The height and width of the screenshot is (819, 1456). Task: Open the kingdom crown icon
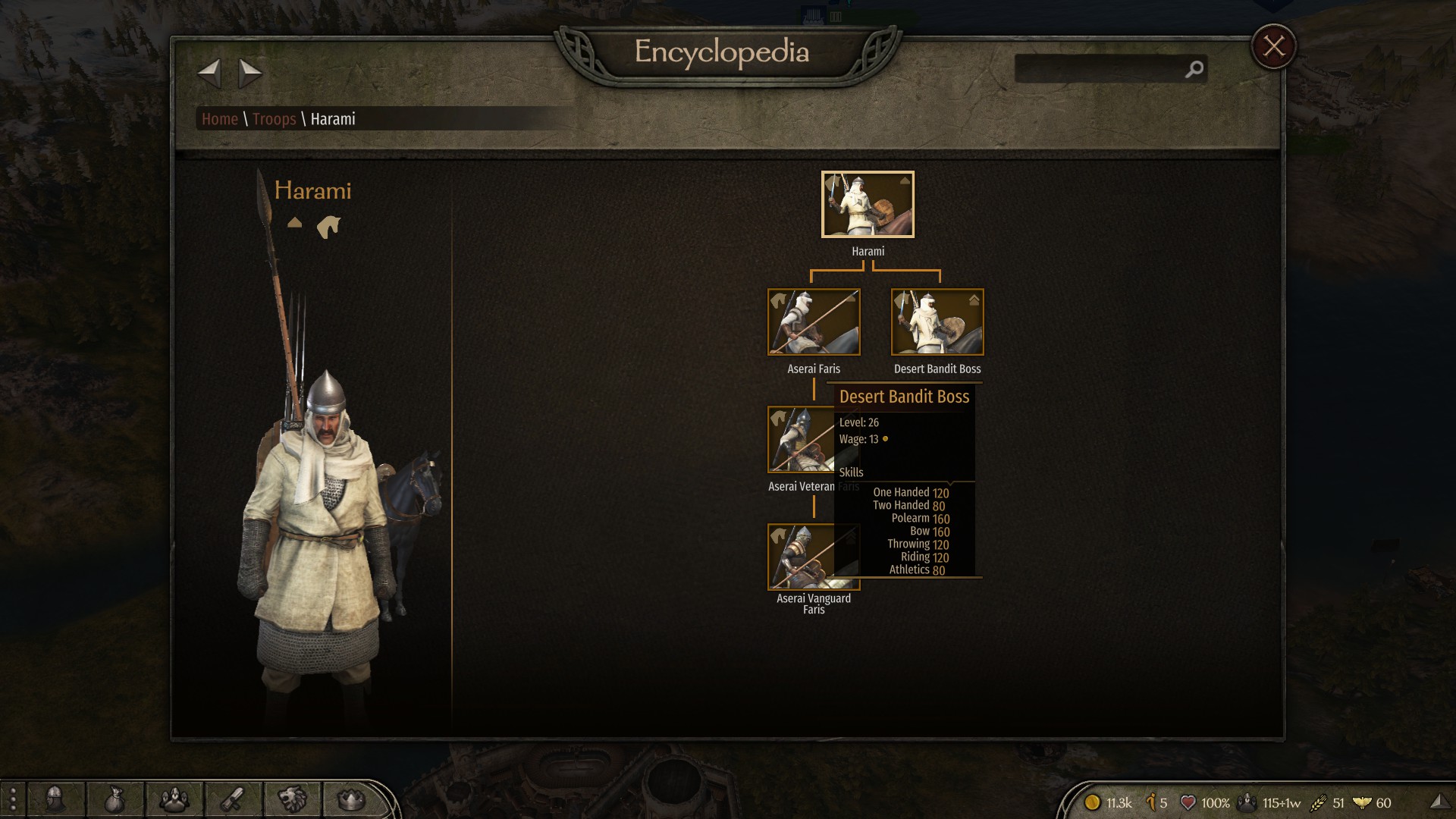pyautogui.click(x=350, y=799)
